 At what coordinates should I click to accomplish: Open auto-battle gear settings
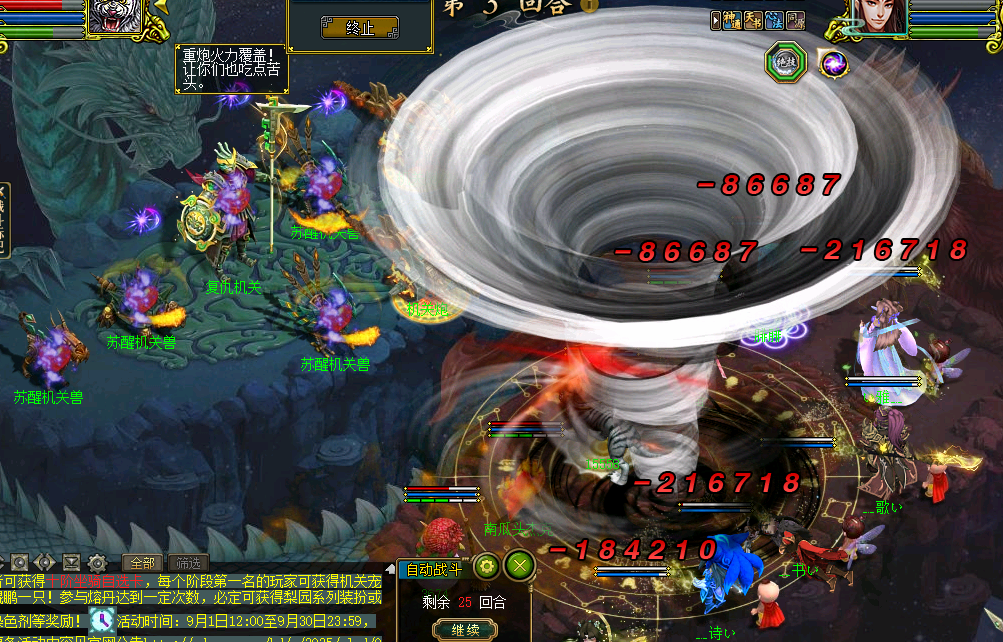(486, 566)
